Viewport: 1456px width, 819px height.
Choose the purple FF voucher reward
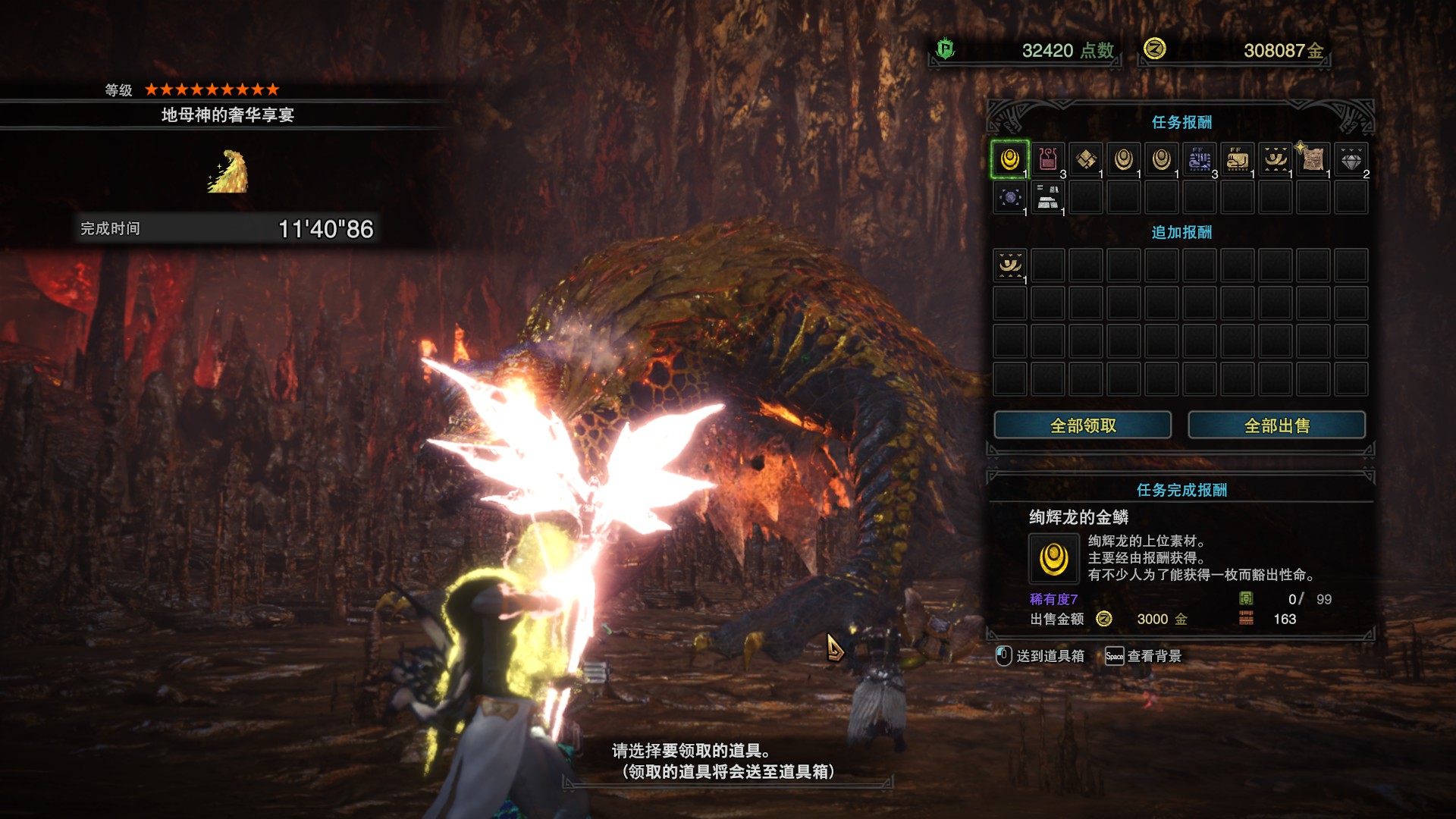pyautogui.click(x=1200, y=160)
